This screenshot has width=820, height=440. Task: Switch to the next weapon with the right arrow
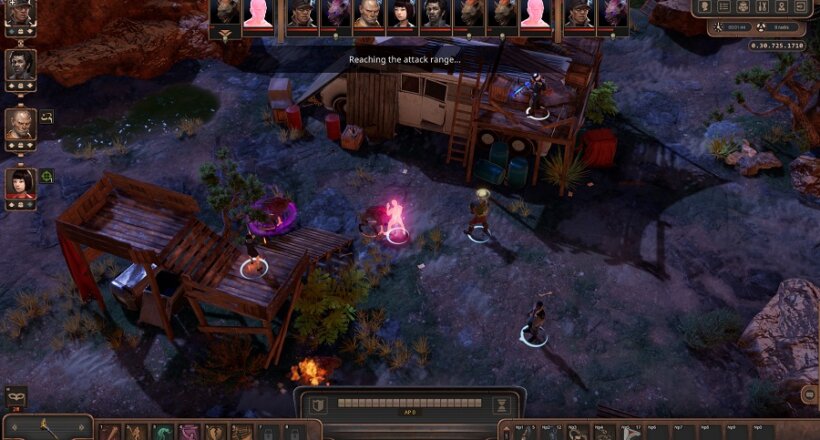coord(82,429)
